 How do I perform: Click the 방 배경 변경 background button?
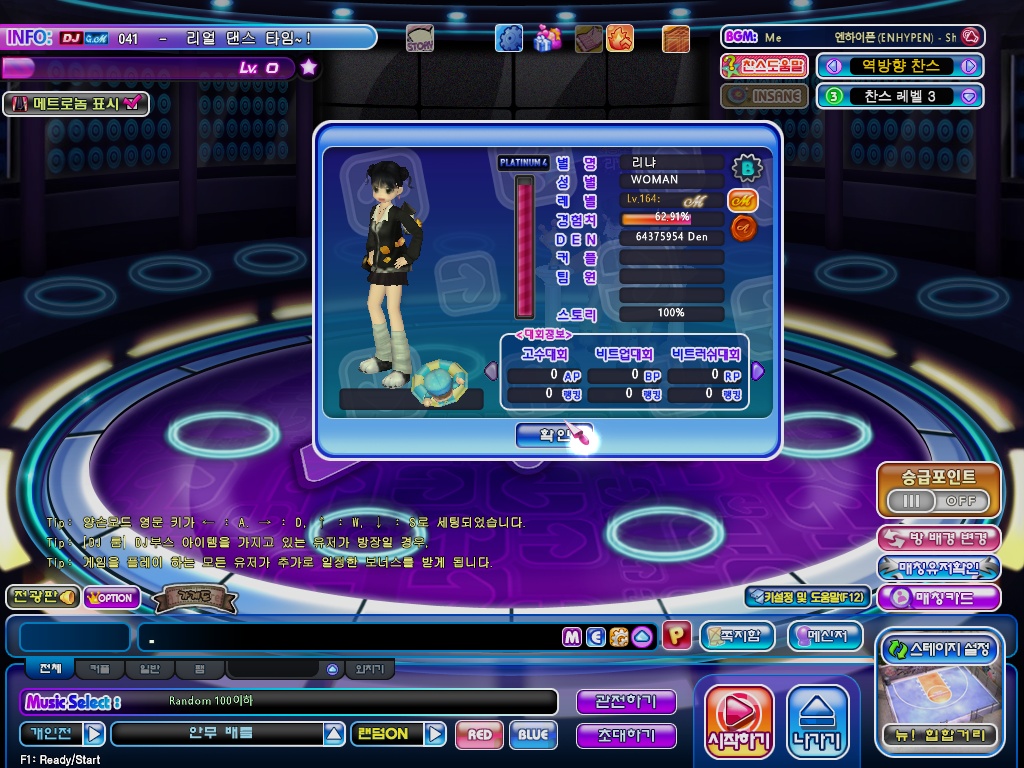(x=938, y=538)
